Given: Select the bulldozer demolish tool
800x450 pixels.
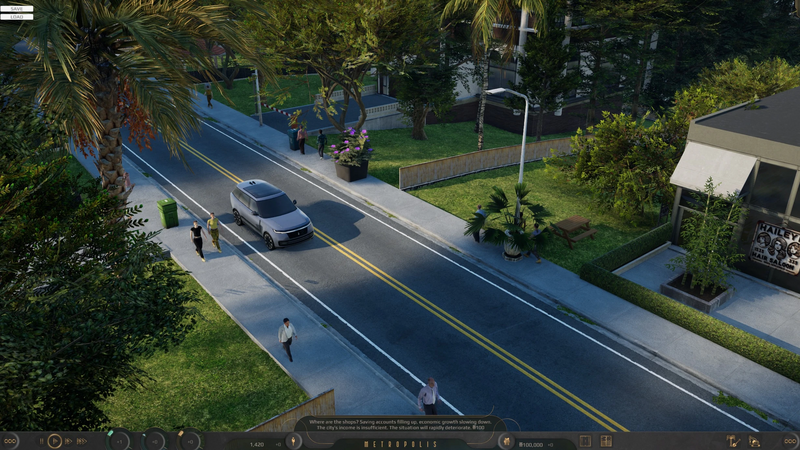Looking at the screenshot, I should (x=757, y=441).
